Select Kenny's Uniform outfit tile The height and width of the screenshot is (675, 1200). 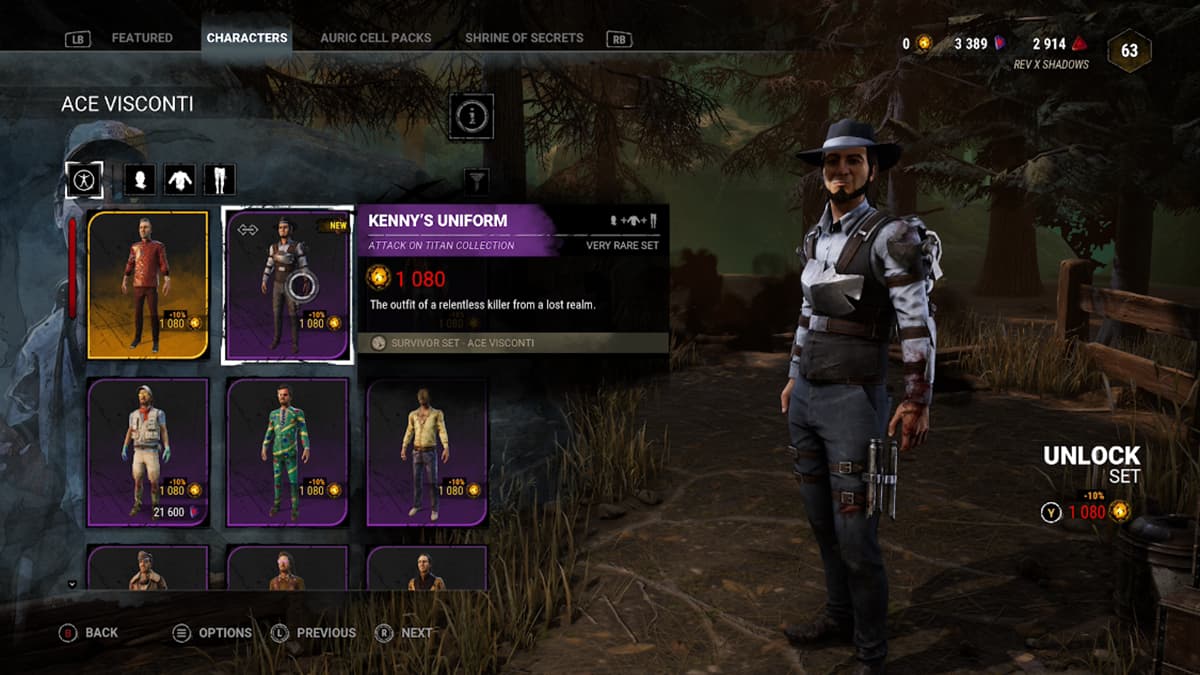point(287,284)
